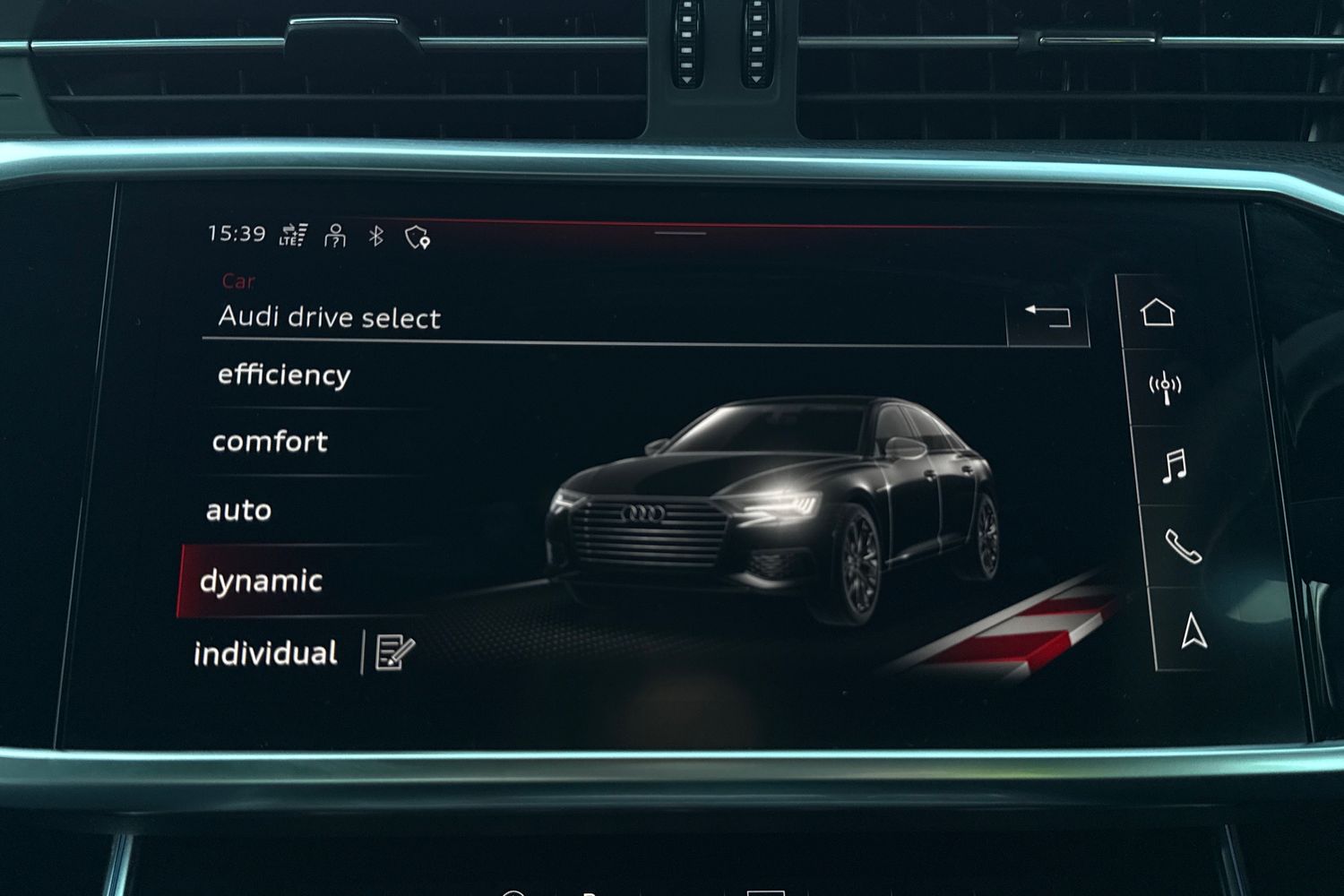Open the home screen
1344x896 pixels.
tap(1157, 312)
